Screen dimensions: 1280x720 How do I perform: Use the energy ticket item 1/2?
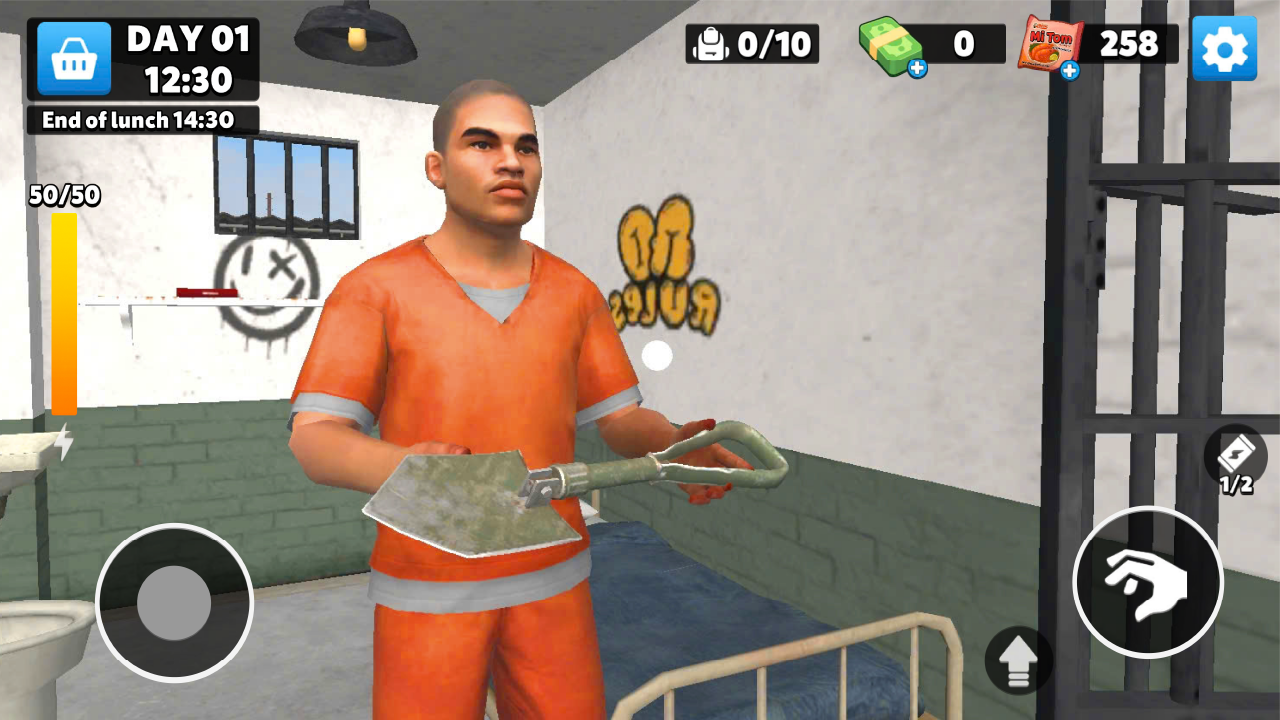coord(1236,459)
